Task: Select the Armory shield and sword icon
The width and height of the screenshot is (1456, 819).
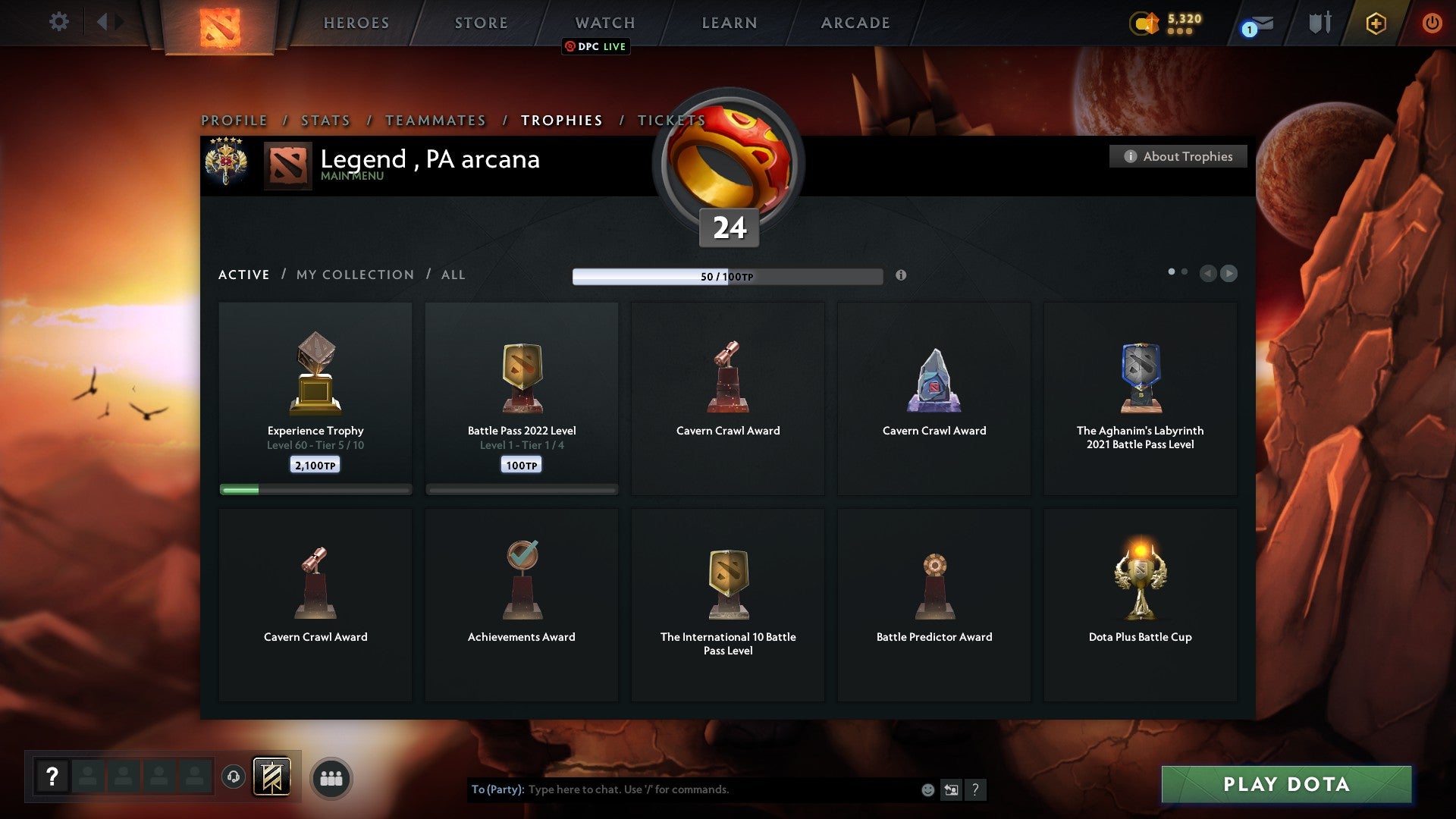Action: click(1319, 23)
